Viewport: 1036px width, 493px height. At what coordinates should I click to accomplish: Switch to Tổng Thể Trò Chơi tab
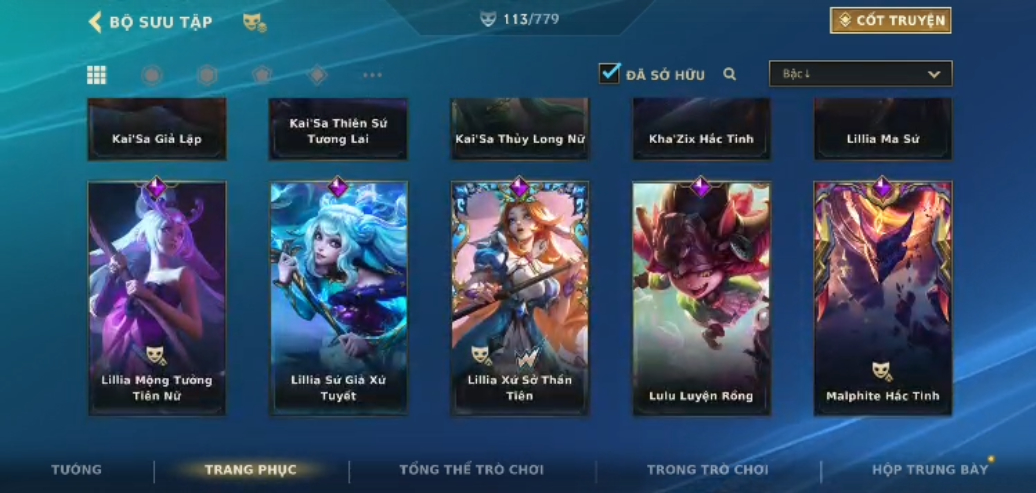click(471, 470)
